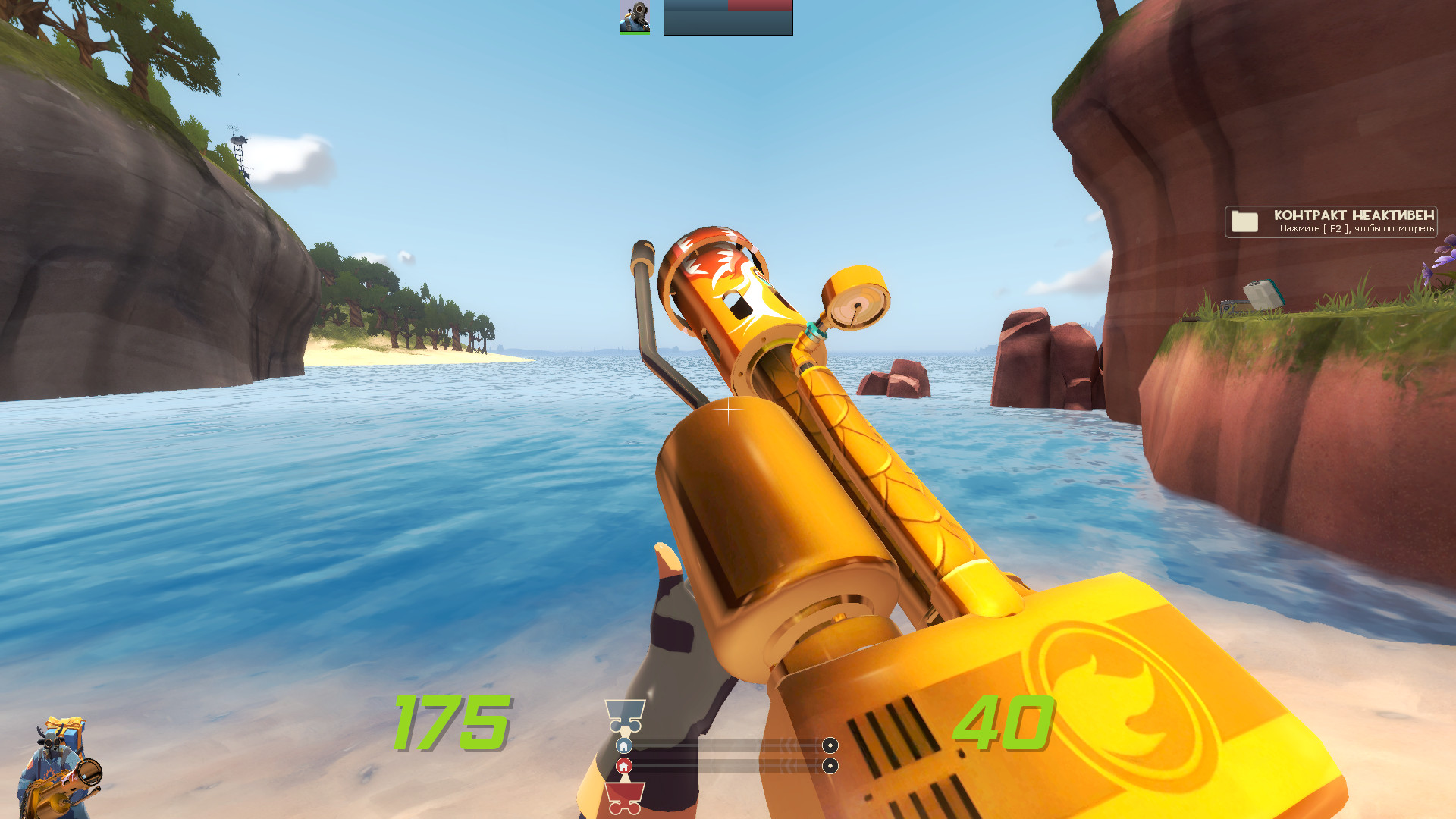The width and height of the screenshot is (1456, 819).
Task: Select the blue home checkpoint icon
Action: point(623,747)
